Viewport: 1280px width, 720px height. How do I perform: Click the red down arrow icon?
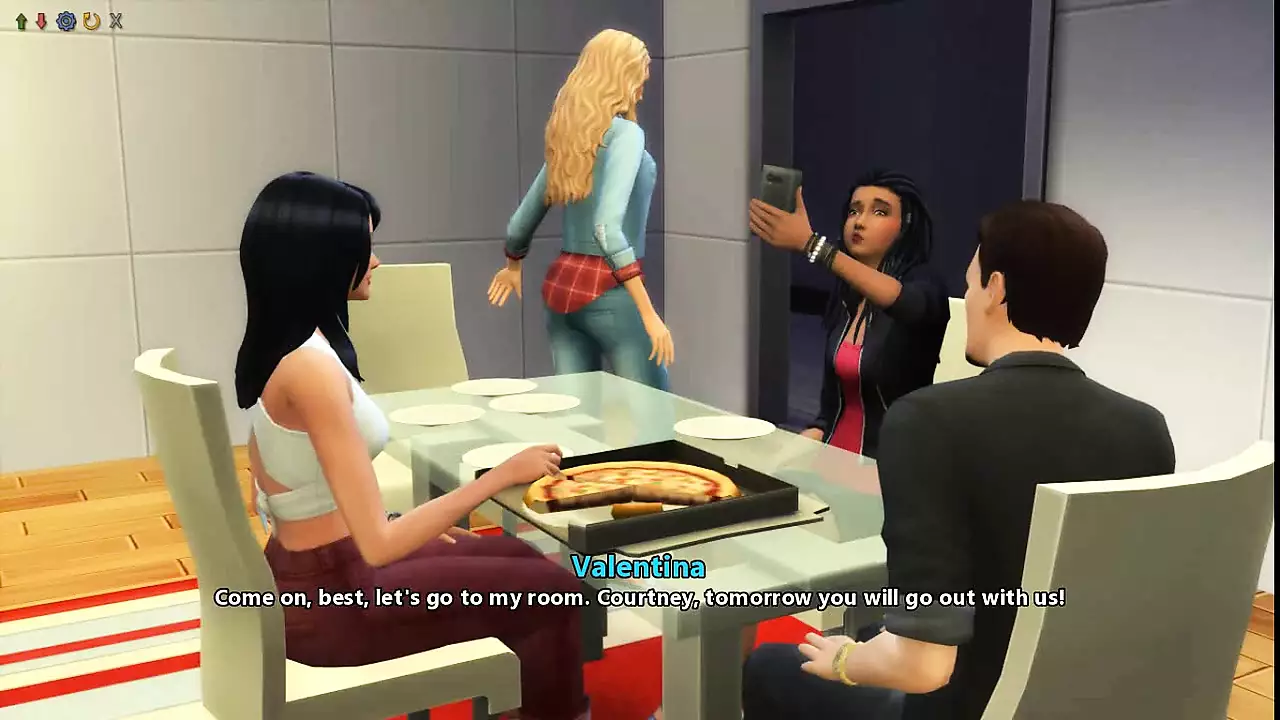coord(41,21)
